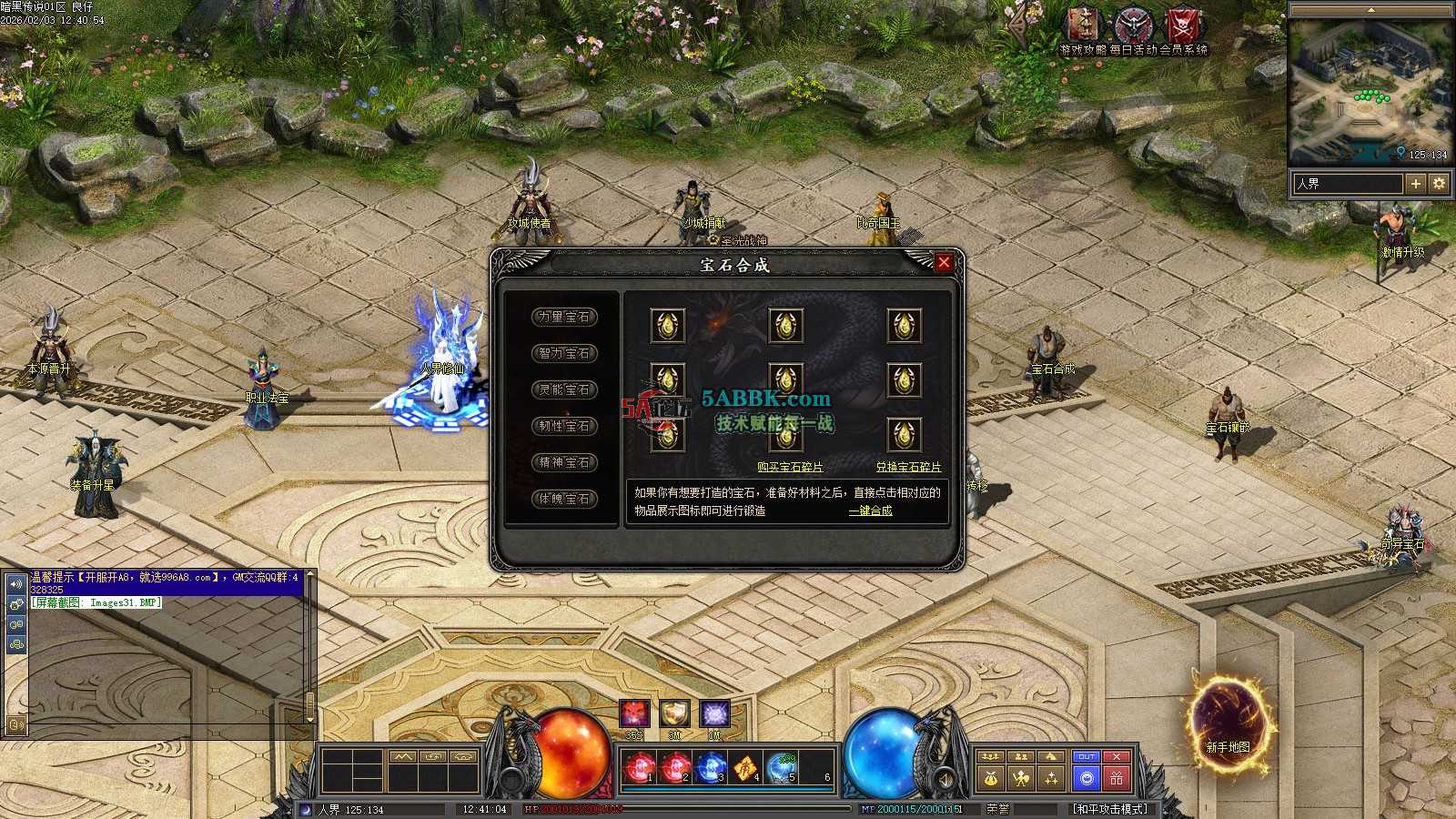The height and width of the screenshot is (819, 1456).
Task: Switch to the 智力宝石 category
Action: 564,353
